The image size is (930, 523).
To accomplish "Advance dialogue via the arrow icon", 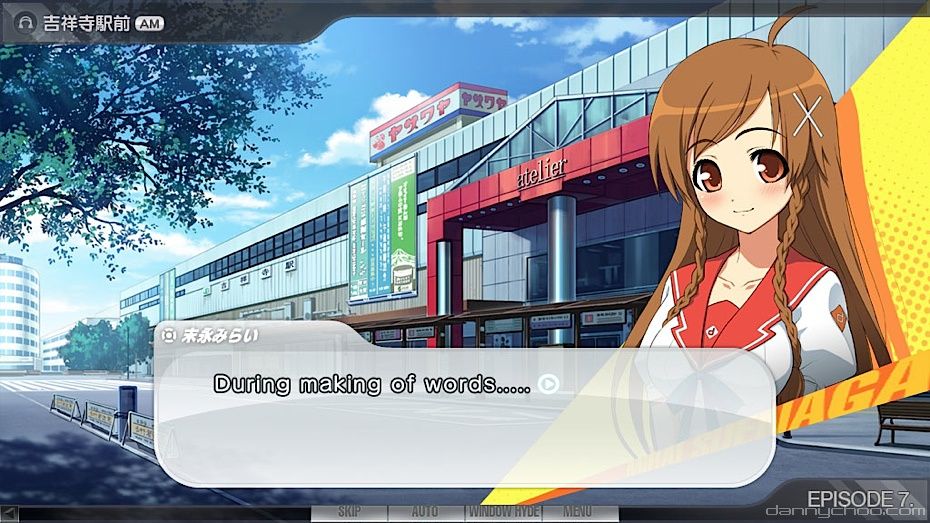I will 548,383.
